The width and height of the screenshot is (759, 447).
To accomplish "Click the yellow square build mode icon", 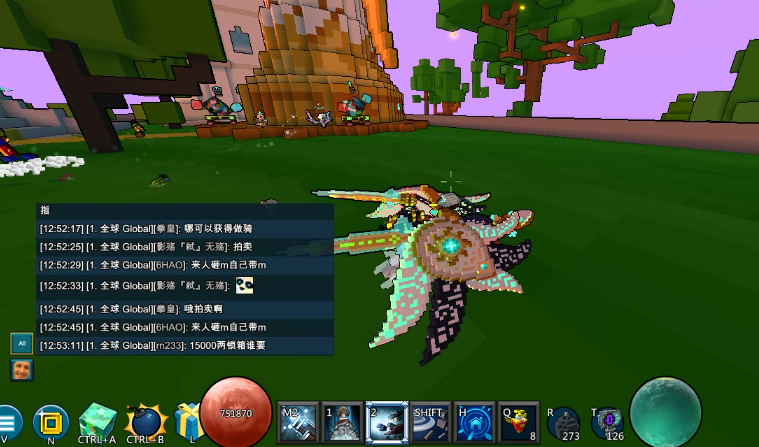I will click(50, 423).
